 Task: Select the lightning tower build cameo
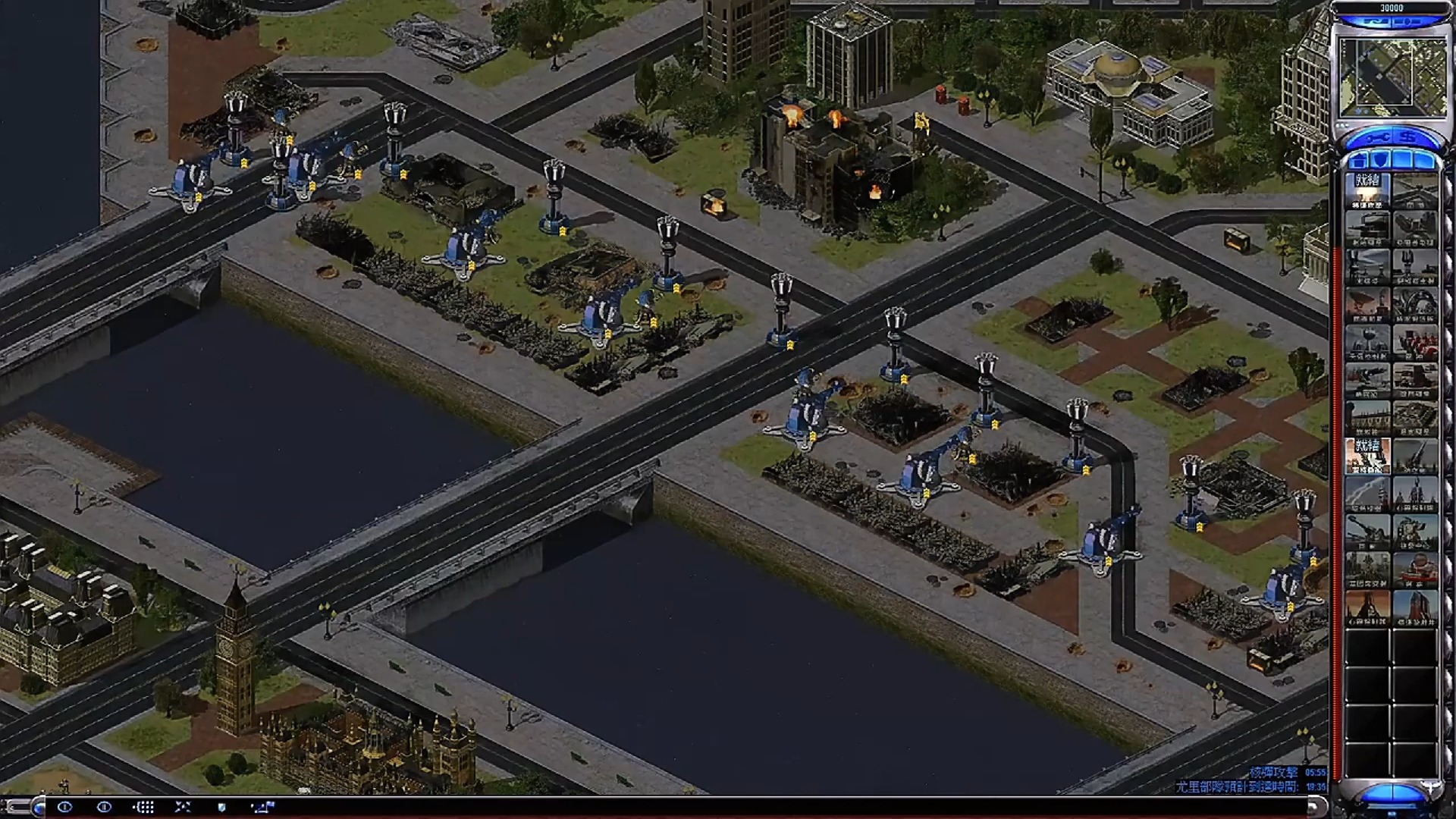click(x=1414, y=265)
